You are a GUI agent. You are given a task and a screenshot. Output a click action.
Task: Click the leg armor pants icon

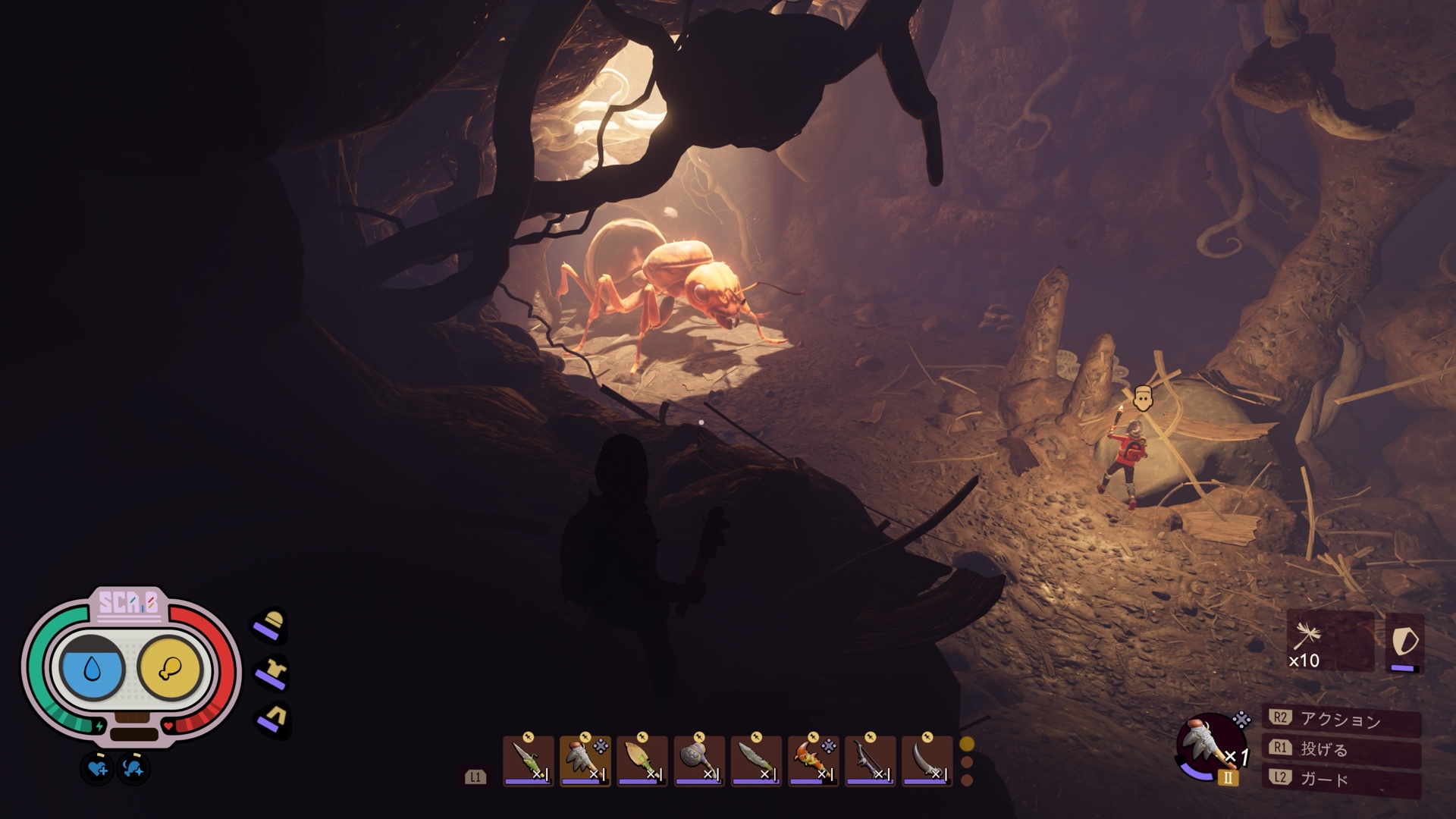pos(272,717)
